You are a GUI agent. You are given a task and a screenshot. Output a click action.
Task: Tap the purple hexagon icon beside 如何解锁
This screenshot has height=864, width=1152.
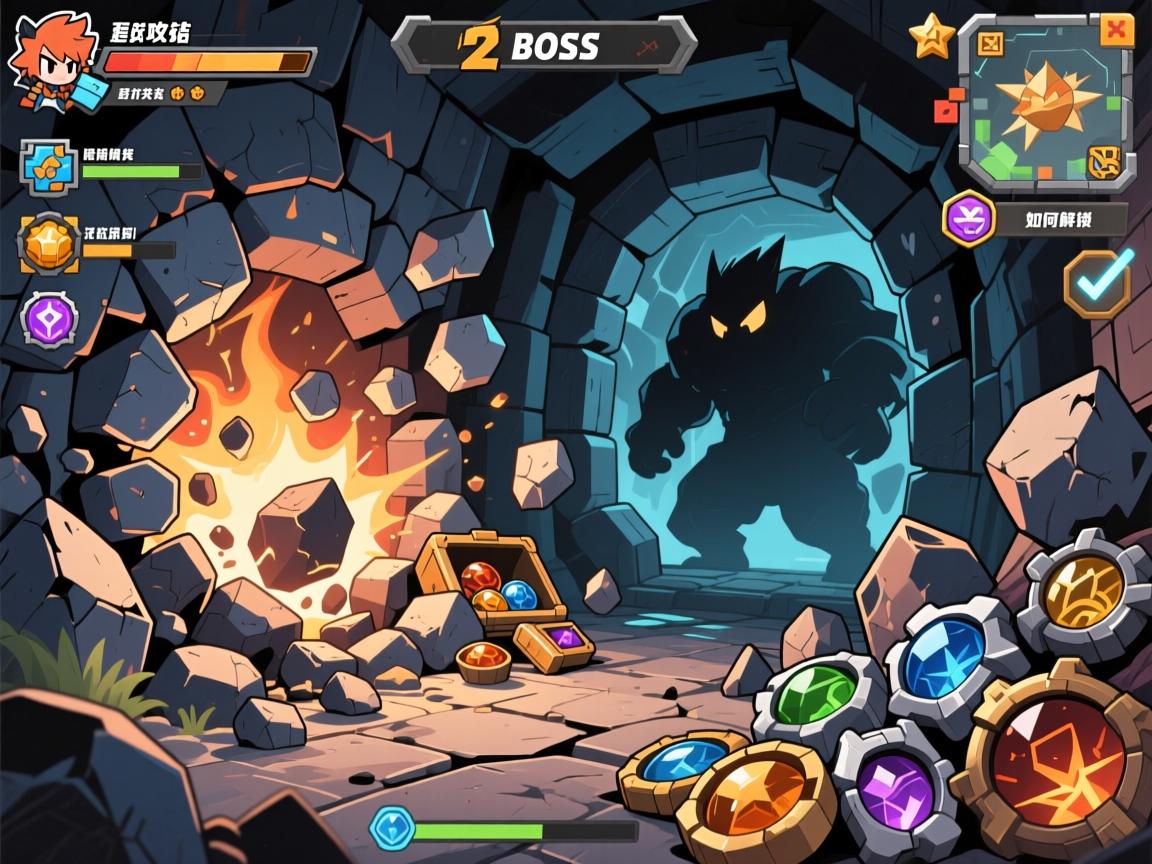[x=969, y=218]
